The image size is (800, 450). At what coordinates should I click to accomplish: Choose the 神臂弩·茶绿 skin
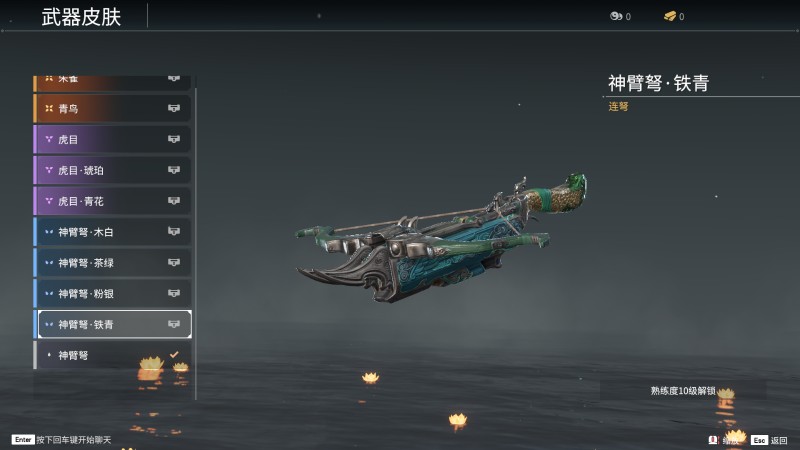112,263
